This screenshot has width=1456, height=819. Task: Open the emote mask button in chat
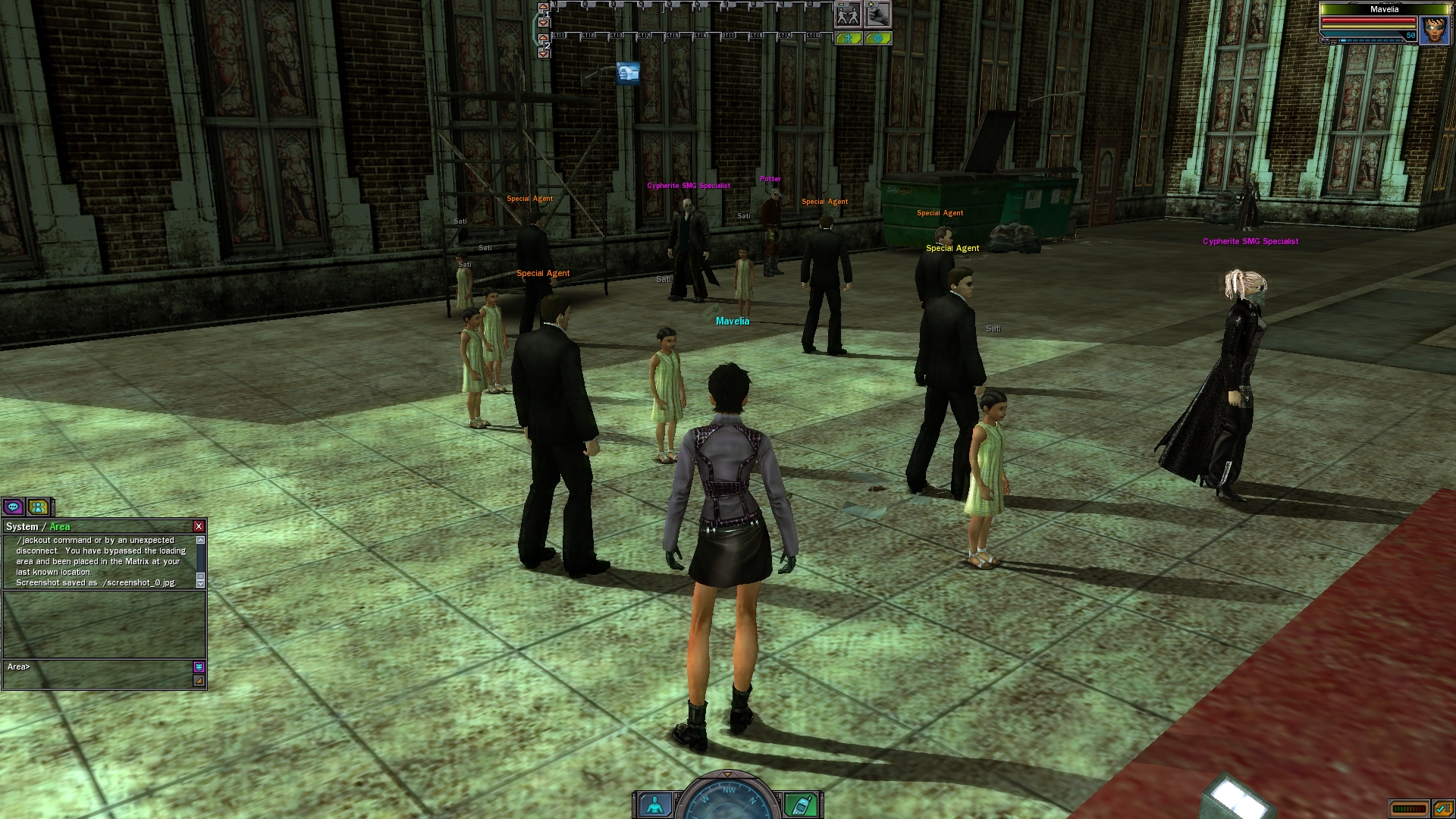199,667
